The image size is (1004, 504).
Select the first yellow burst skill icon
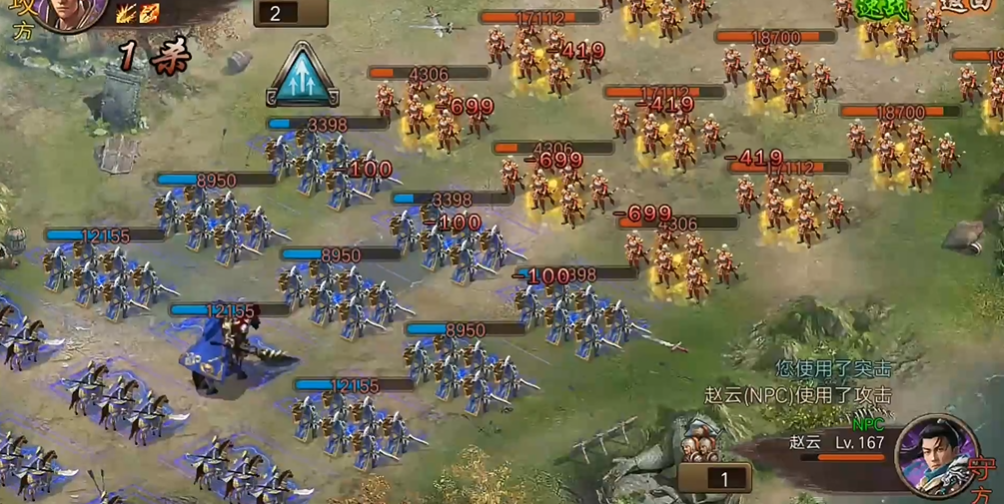point(127,13)
